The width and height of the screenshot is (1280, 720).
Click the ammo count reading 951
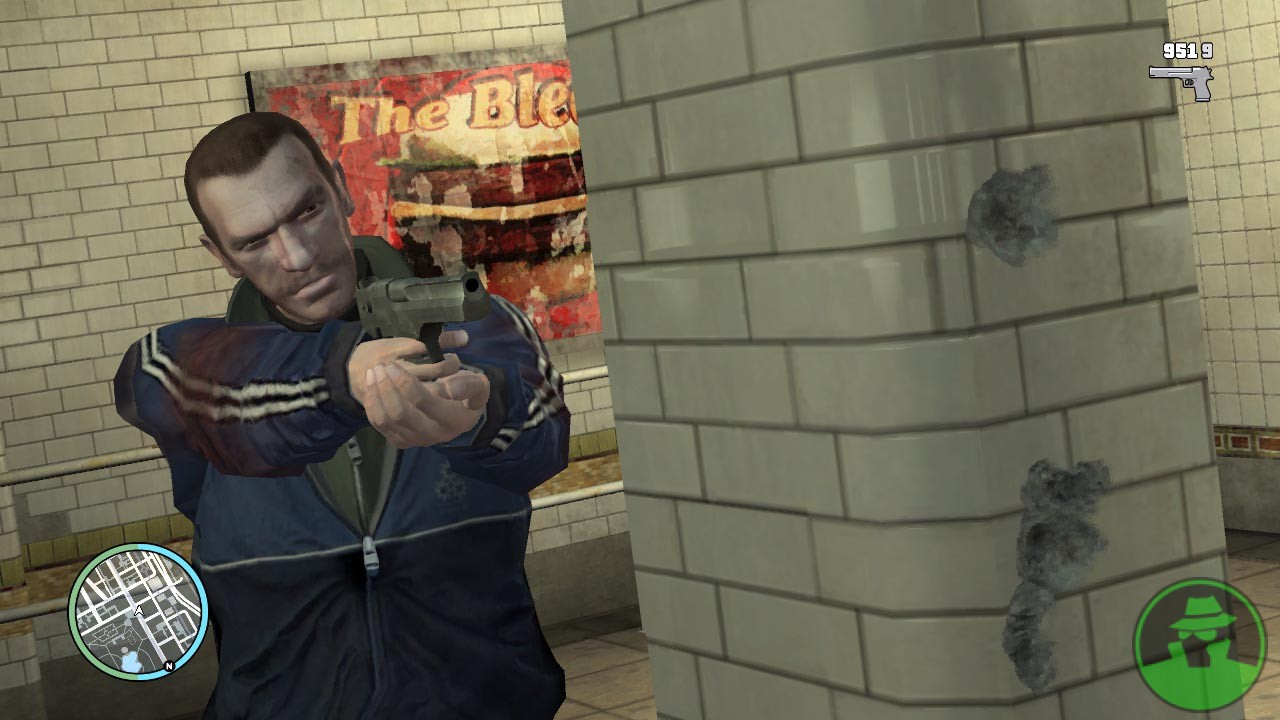click(1180, 51)
